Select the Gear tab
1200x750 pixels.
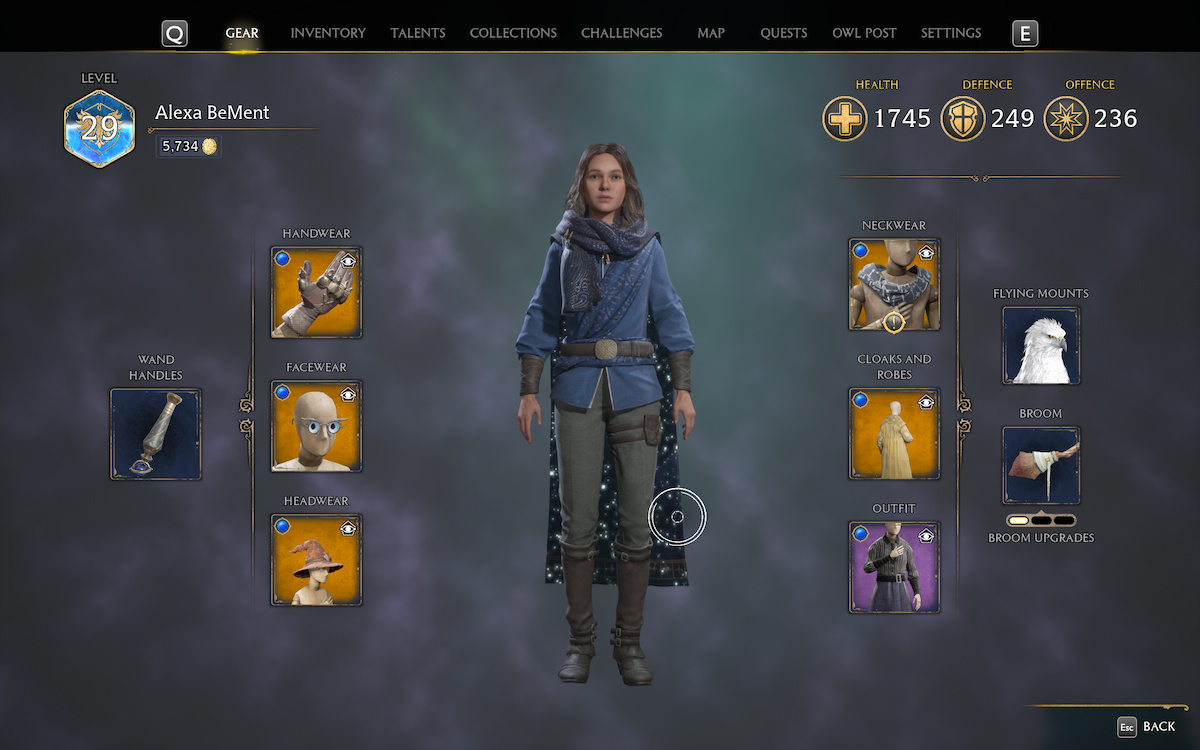tap(242, 33)
